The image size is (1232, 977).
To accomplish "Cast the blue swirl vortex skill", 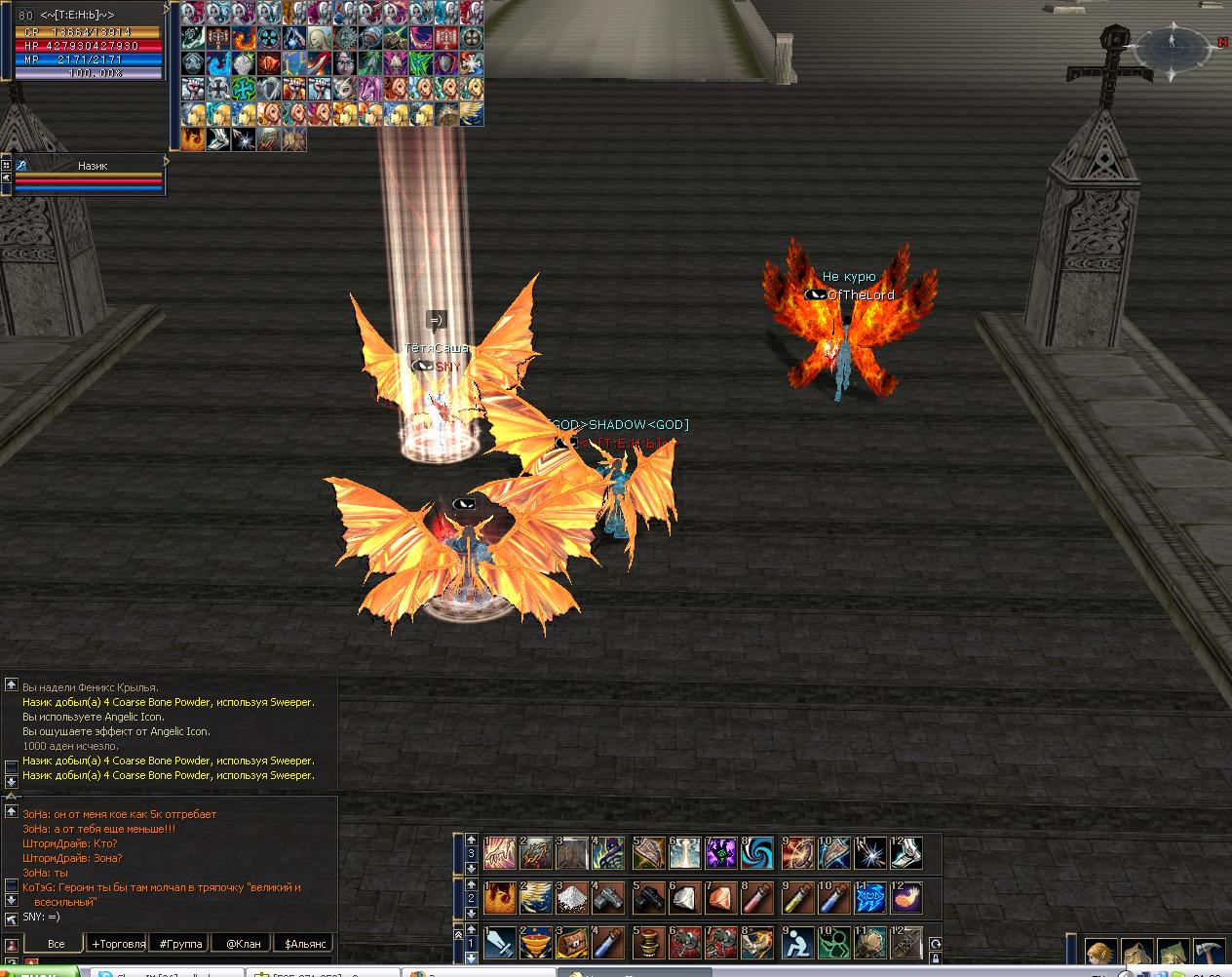I will (758, 853).
